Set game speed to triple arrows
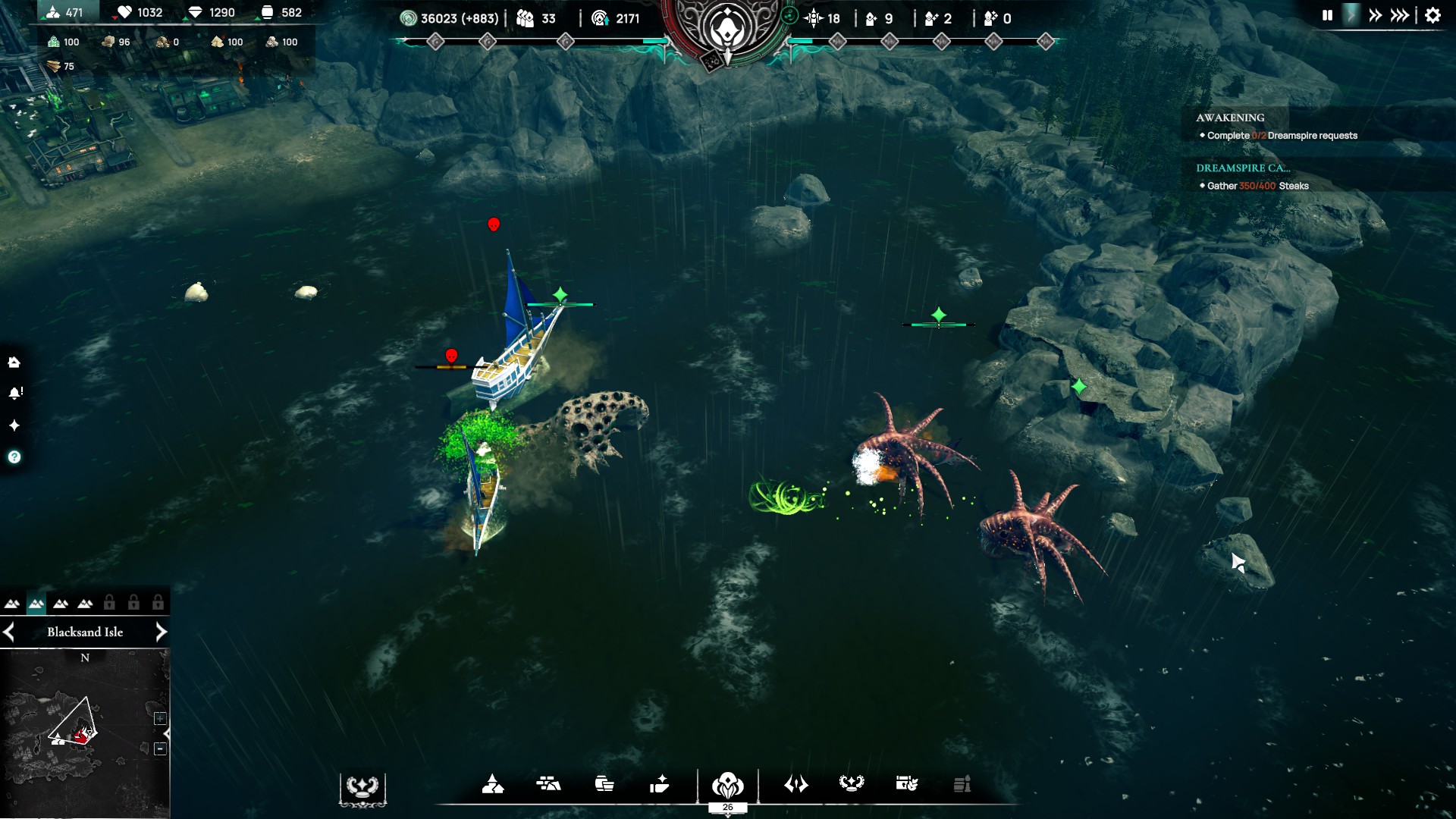1456x819 pixels. point(1400,15)
